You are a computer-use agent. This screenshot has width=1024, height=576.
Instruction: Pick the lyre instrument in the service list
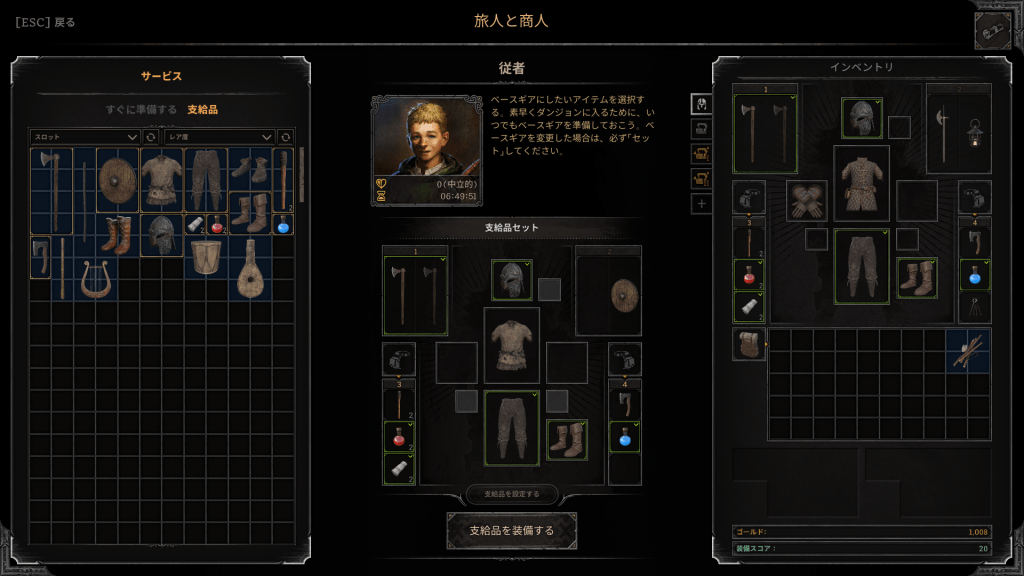(97, 279)
